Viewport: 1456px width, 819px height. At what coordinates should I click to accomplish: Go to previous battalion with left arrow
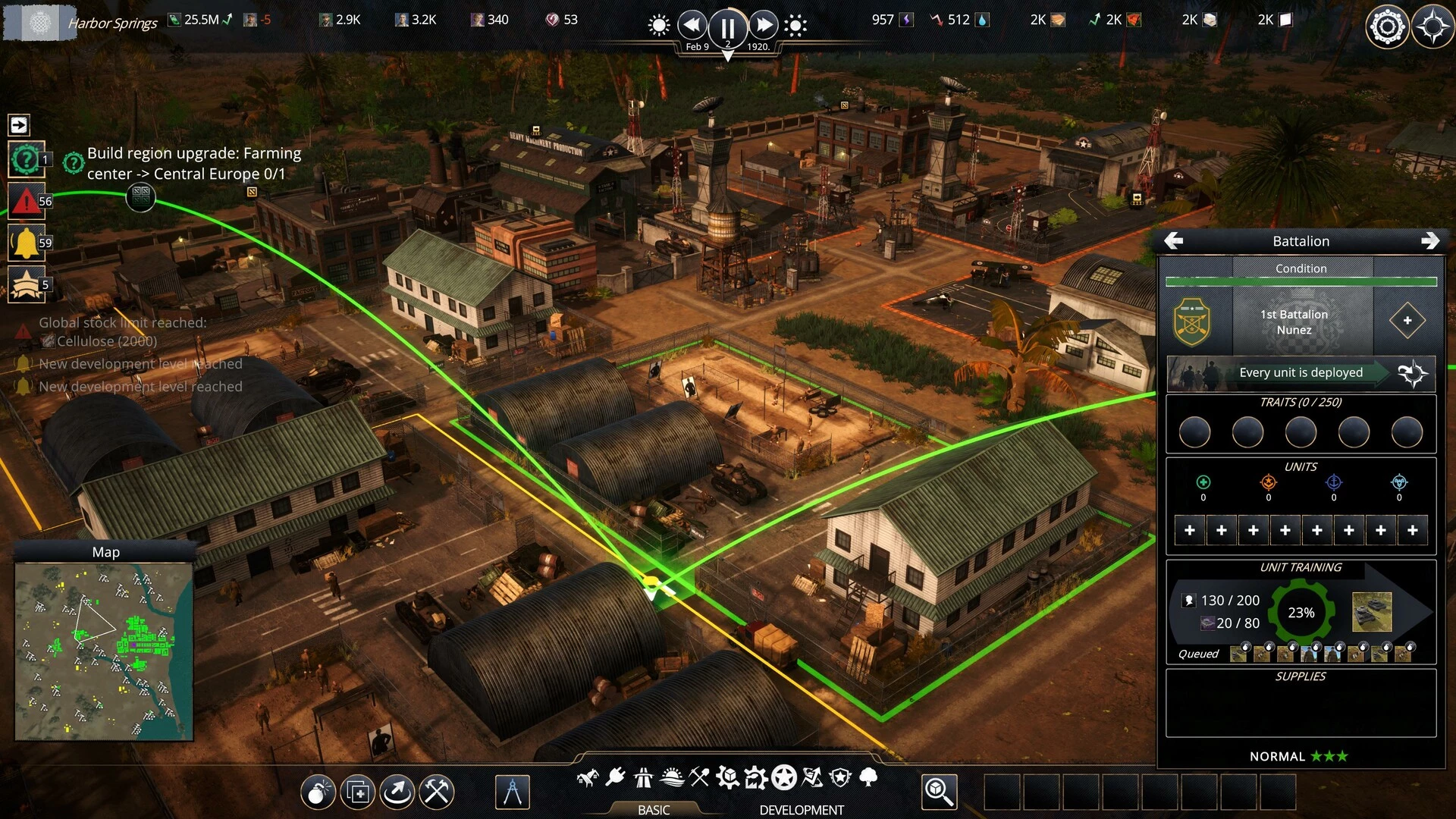1174,241
